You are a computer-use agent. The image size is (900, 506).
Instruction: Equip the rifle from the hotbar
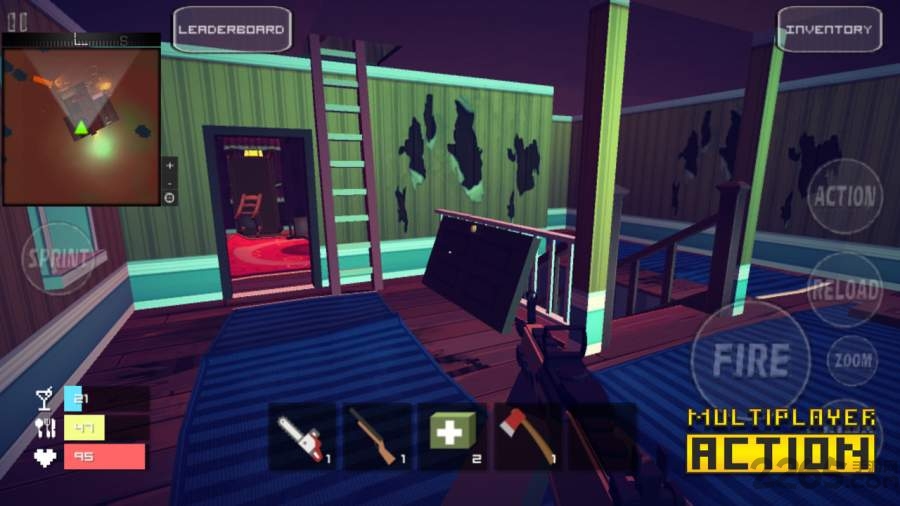click(377, 436)
